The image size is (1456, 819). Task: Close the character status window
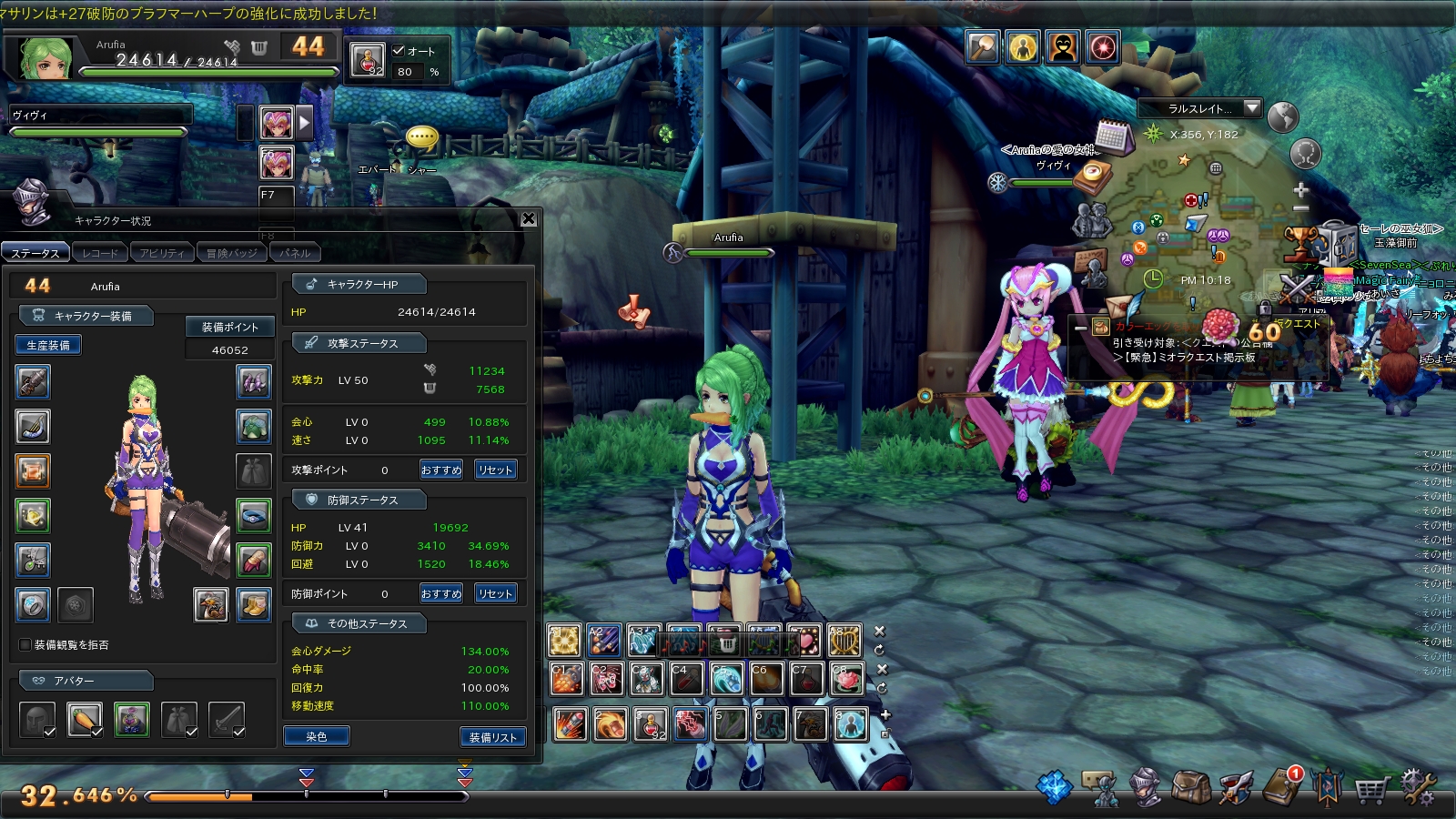pyautogui.click(x=529, y=219)
